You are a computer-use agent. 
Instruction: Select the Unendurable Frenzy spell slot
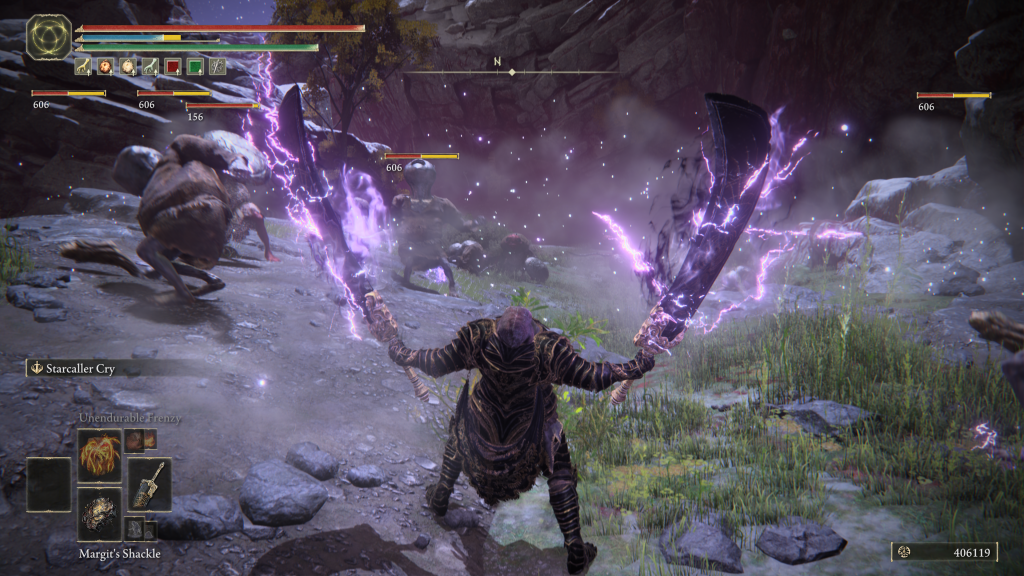point(99,455)
